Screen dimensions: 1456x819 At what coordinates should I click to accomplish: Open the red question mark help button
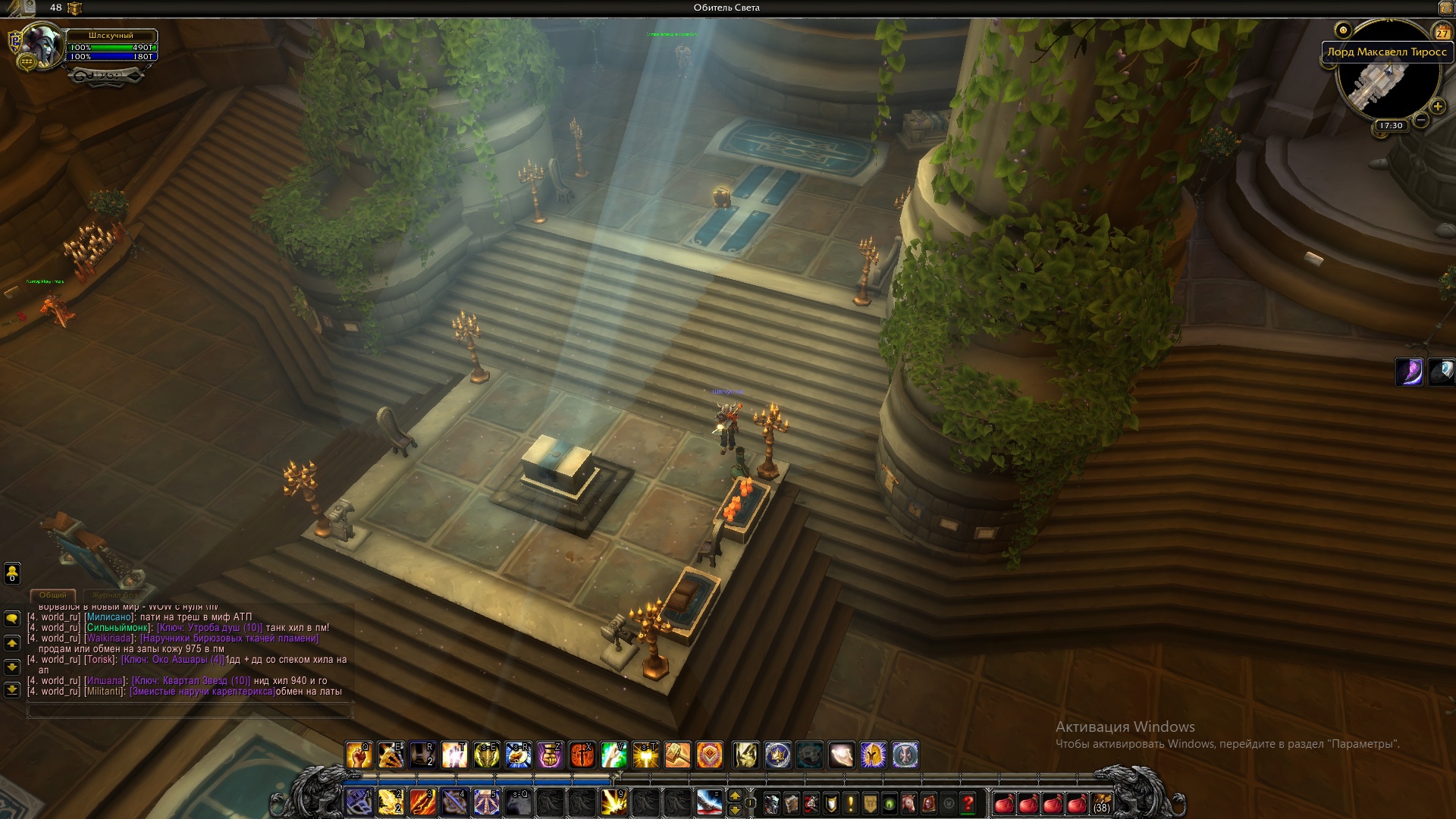point(968,803)
